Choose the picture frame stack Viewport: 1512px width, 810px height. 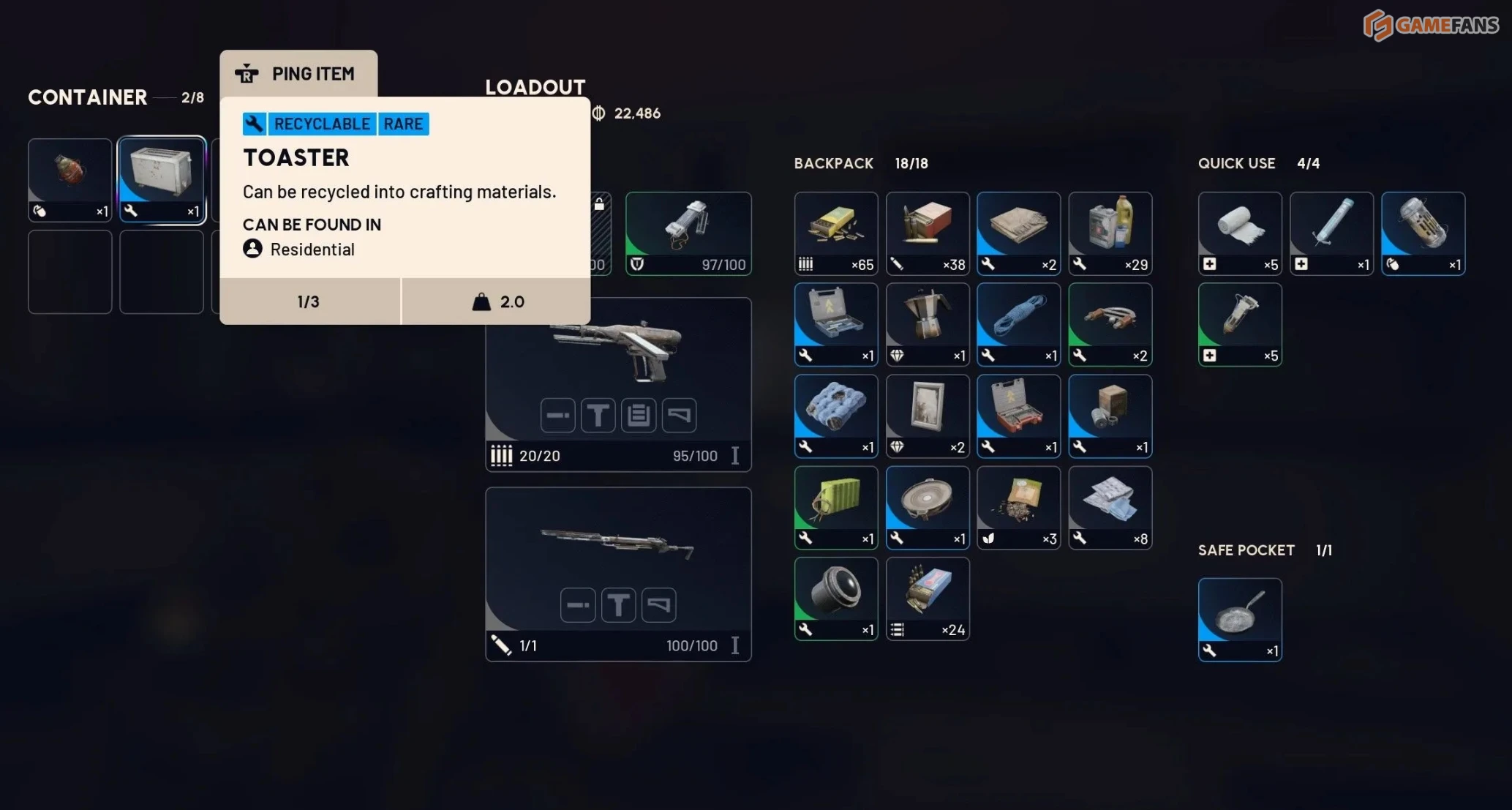point(928,416)
